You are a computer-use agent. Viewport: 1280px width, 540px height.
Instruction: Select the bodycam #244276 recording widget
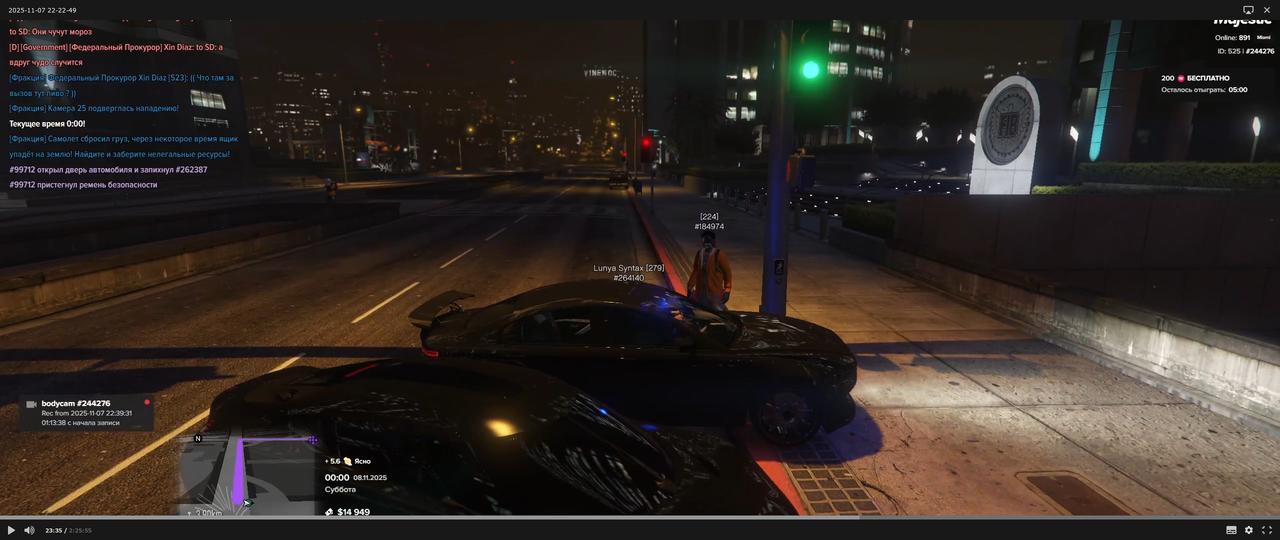[88, 413]
